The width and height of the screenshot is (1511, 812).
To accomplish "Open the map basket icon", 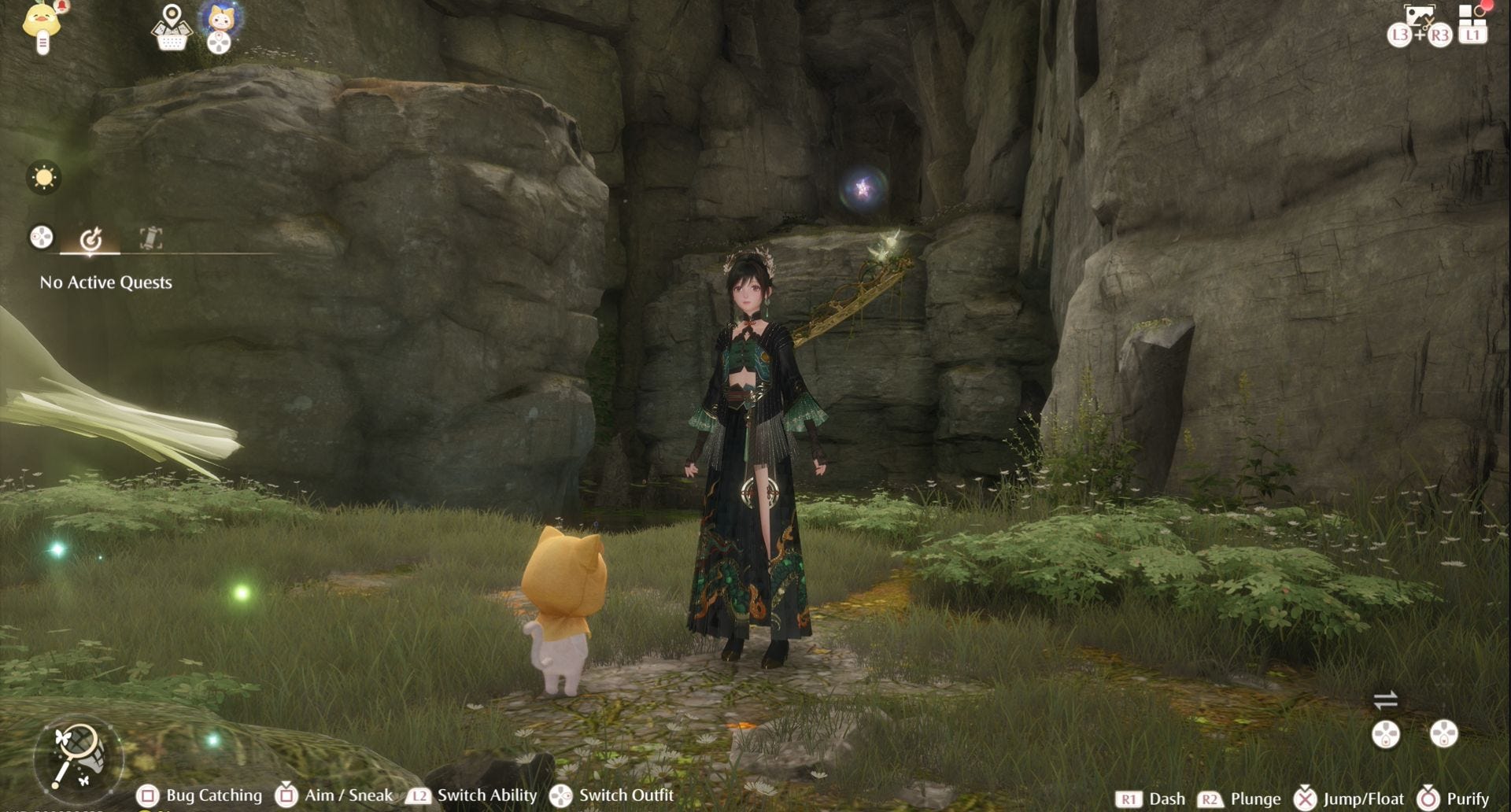I will point(171,28).
